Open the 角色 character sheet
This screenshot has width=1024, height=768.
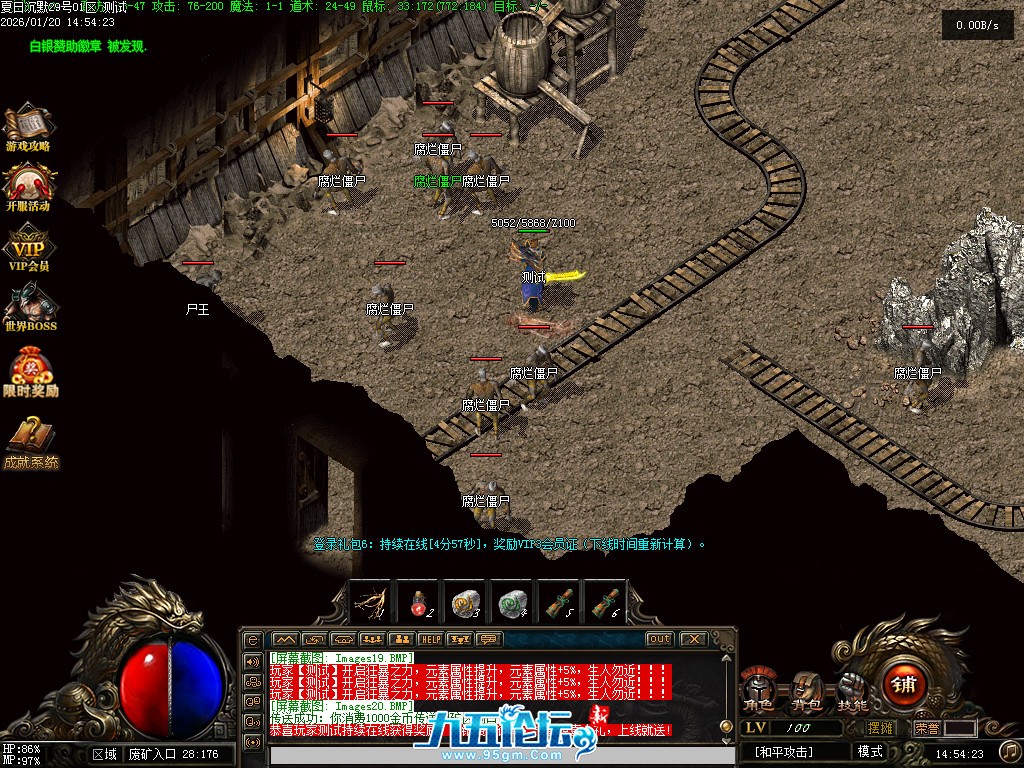[757, 688]
